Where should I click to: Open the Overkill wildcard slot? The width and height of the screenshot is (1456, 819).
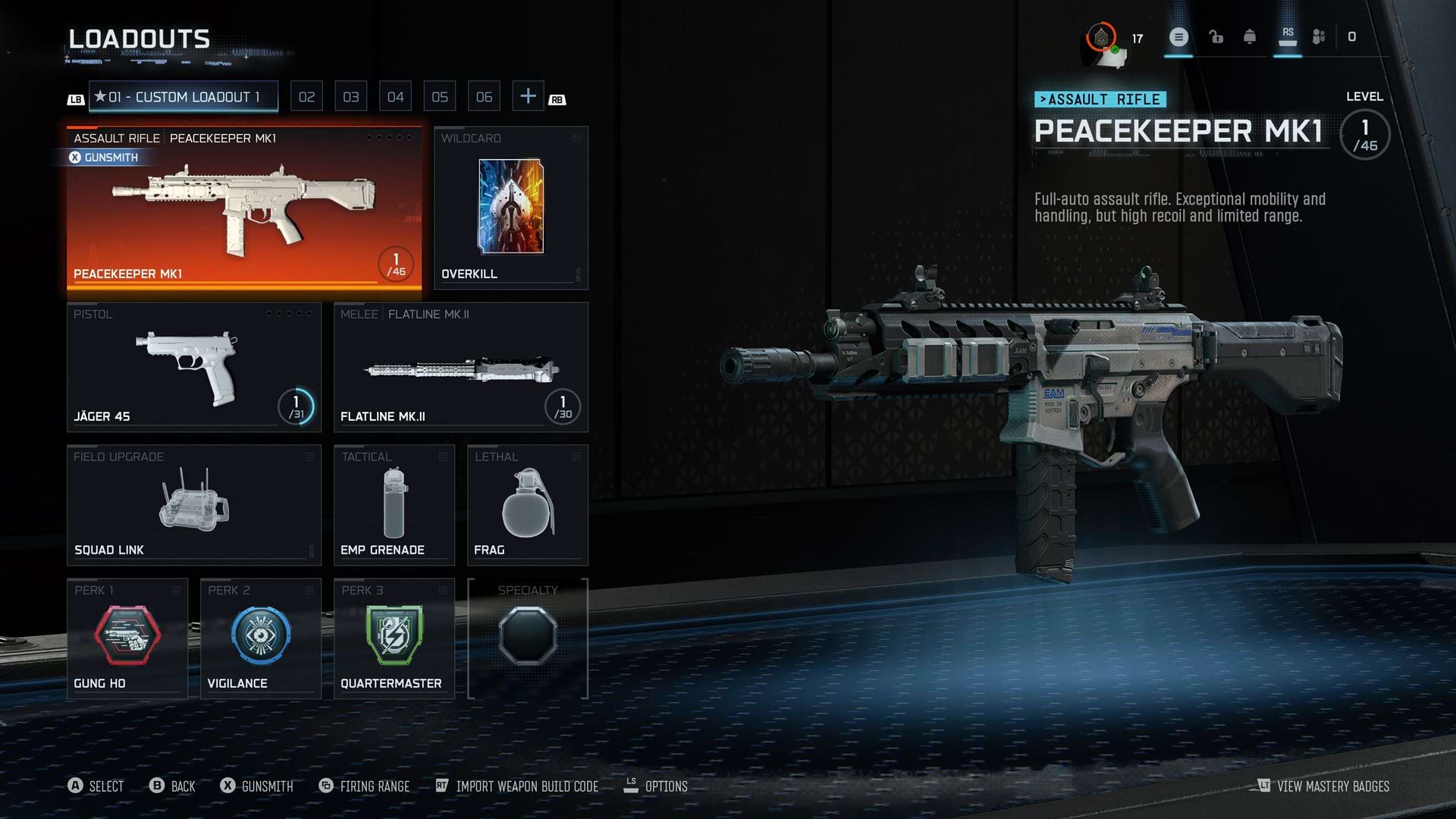coord(510,208)
